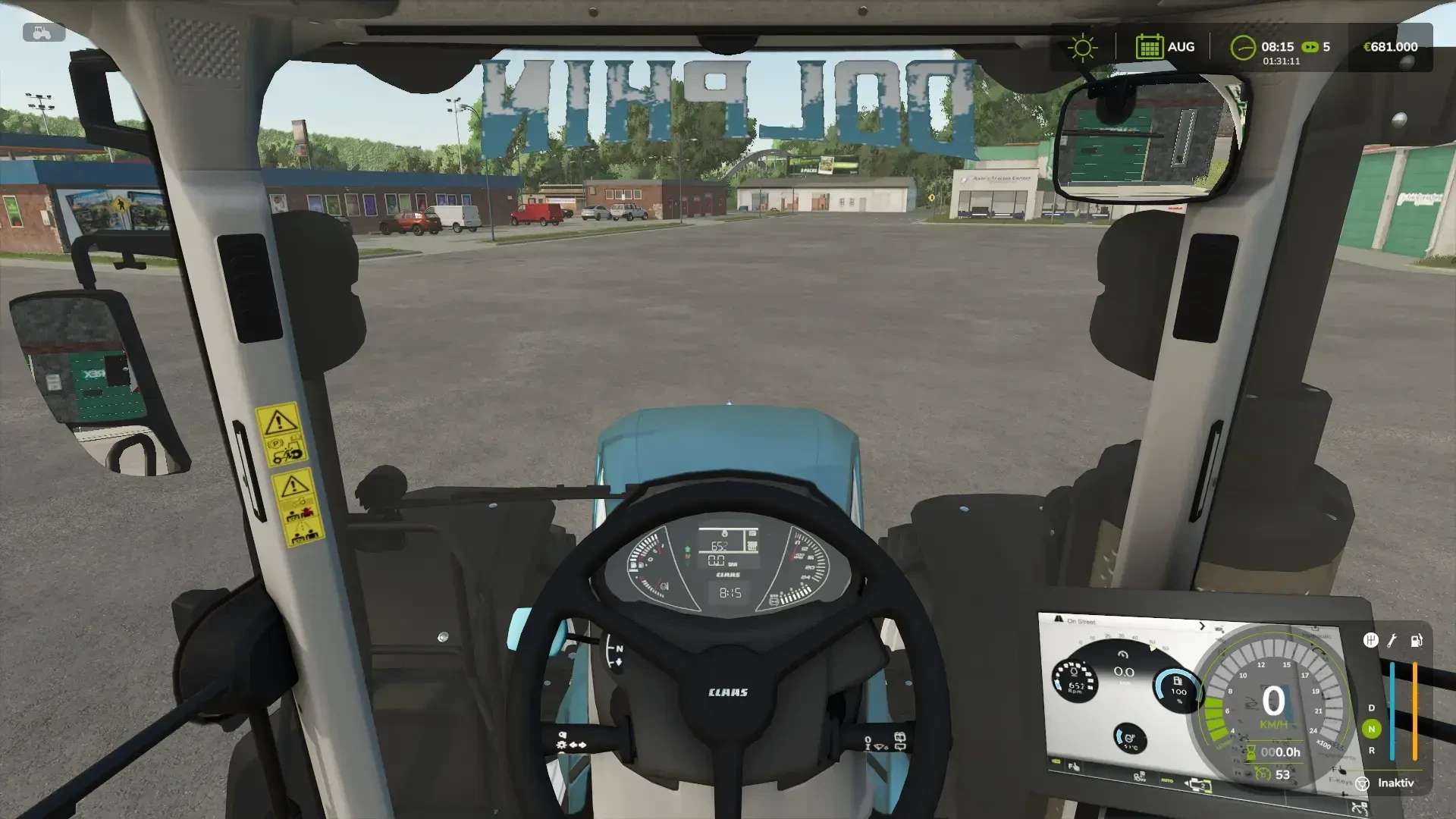The height and width of the screenshot is (819, 1456).
Task: Toggle the fast-forward time scale icon
Action: (x=1310, y=47)
